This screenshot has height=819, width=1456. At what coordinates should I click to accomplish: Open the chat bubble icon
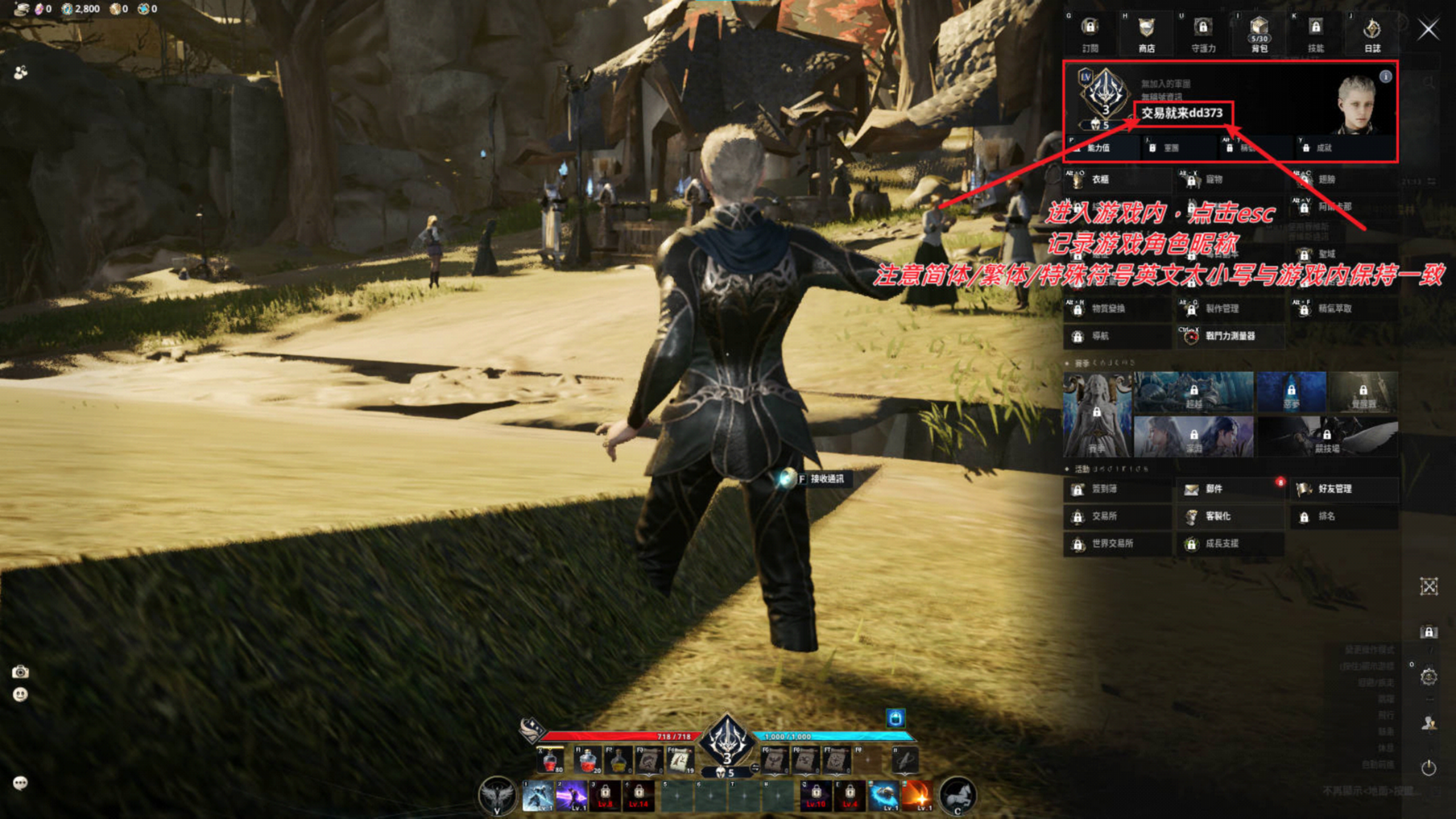click(20, 783)
